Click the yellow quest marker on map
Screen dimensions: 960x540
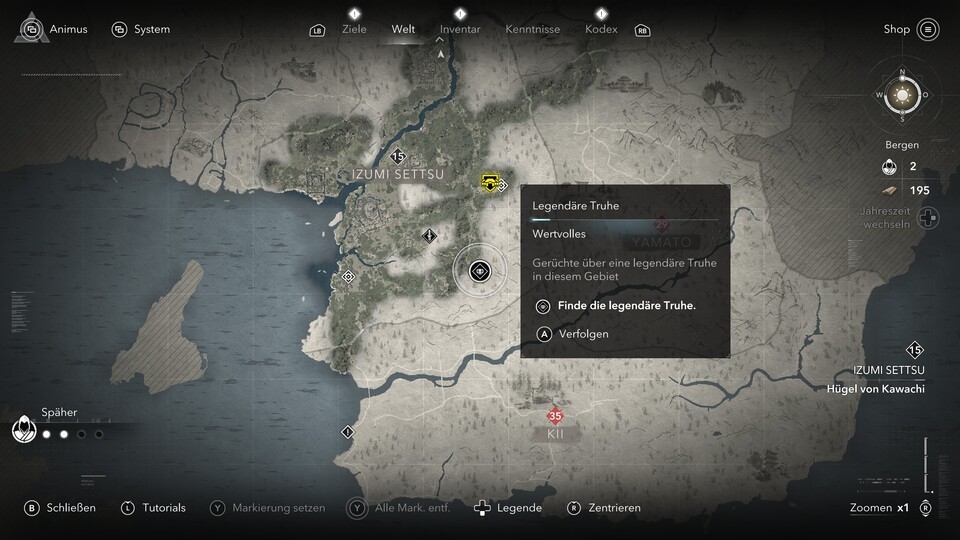pos(490,182)
